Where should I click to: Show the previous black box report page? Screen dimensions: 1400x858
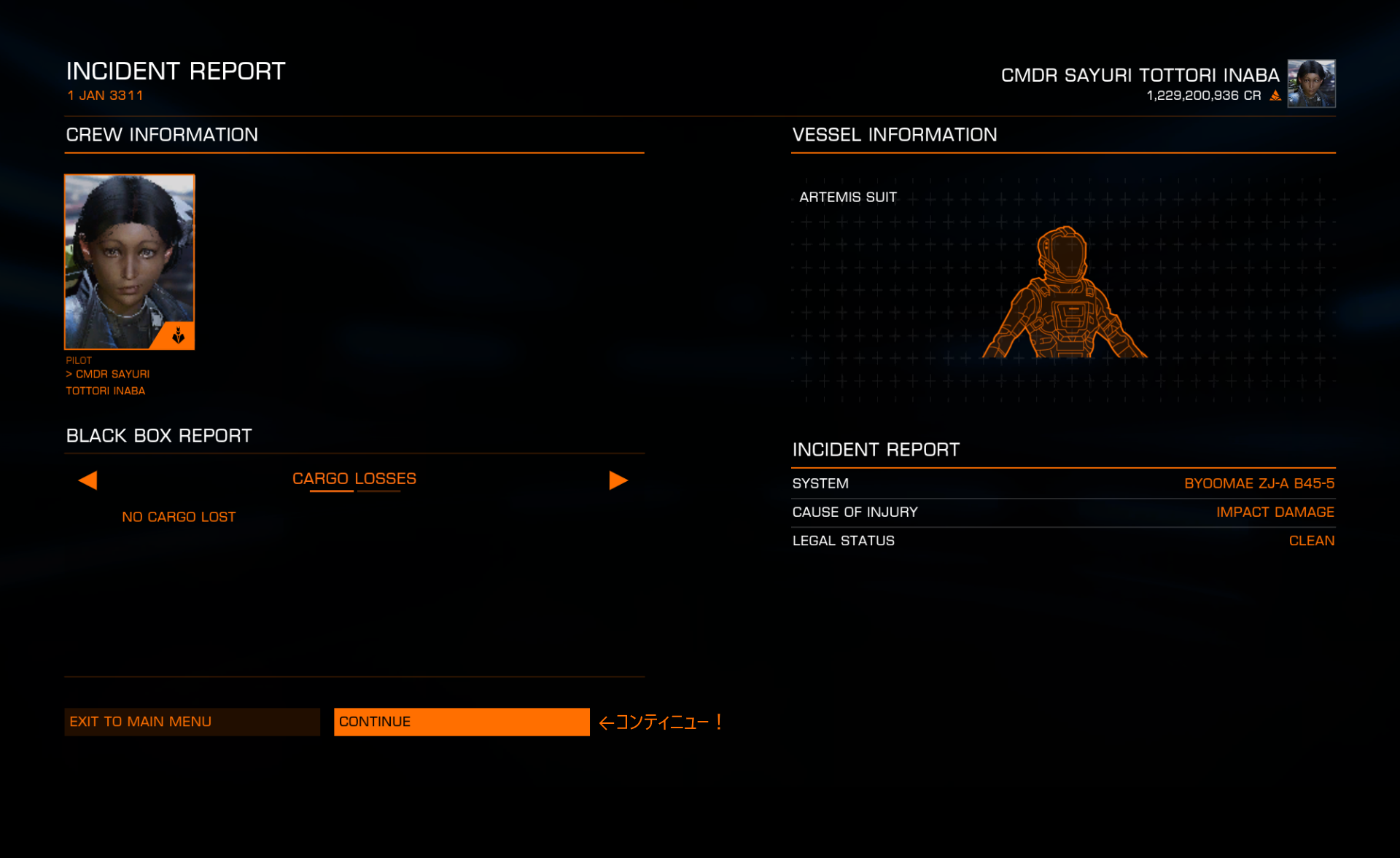(x=87, y=480)
